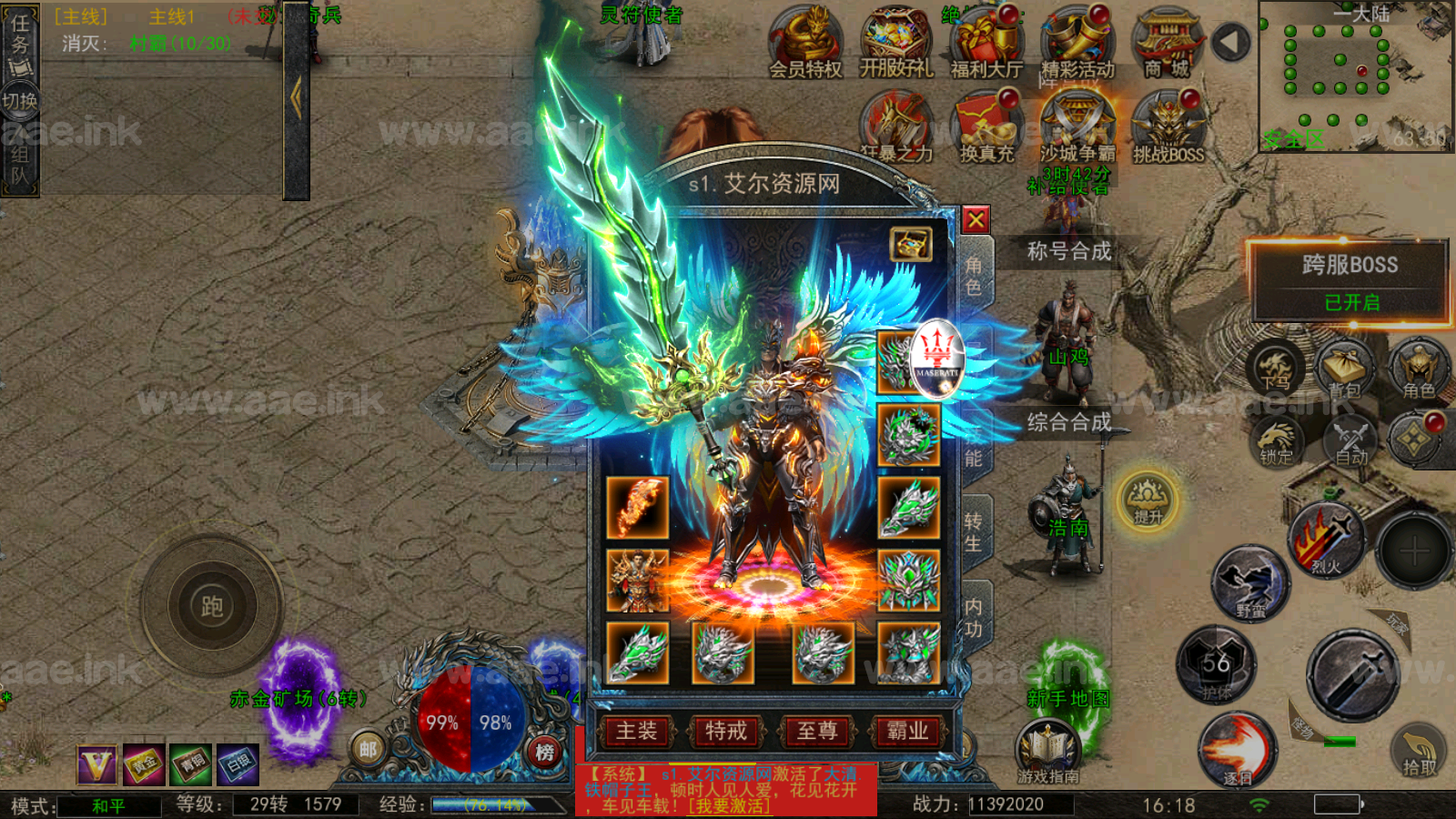The width and height of the screenshot is (1456, 819).
Task: Select the 至尊 tab
Action: pyautogui.click(x=817, y=731)
